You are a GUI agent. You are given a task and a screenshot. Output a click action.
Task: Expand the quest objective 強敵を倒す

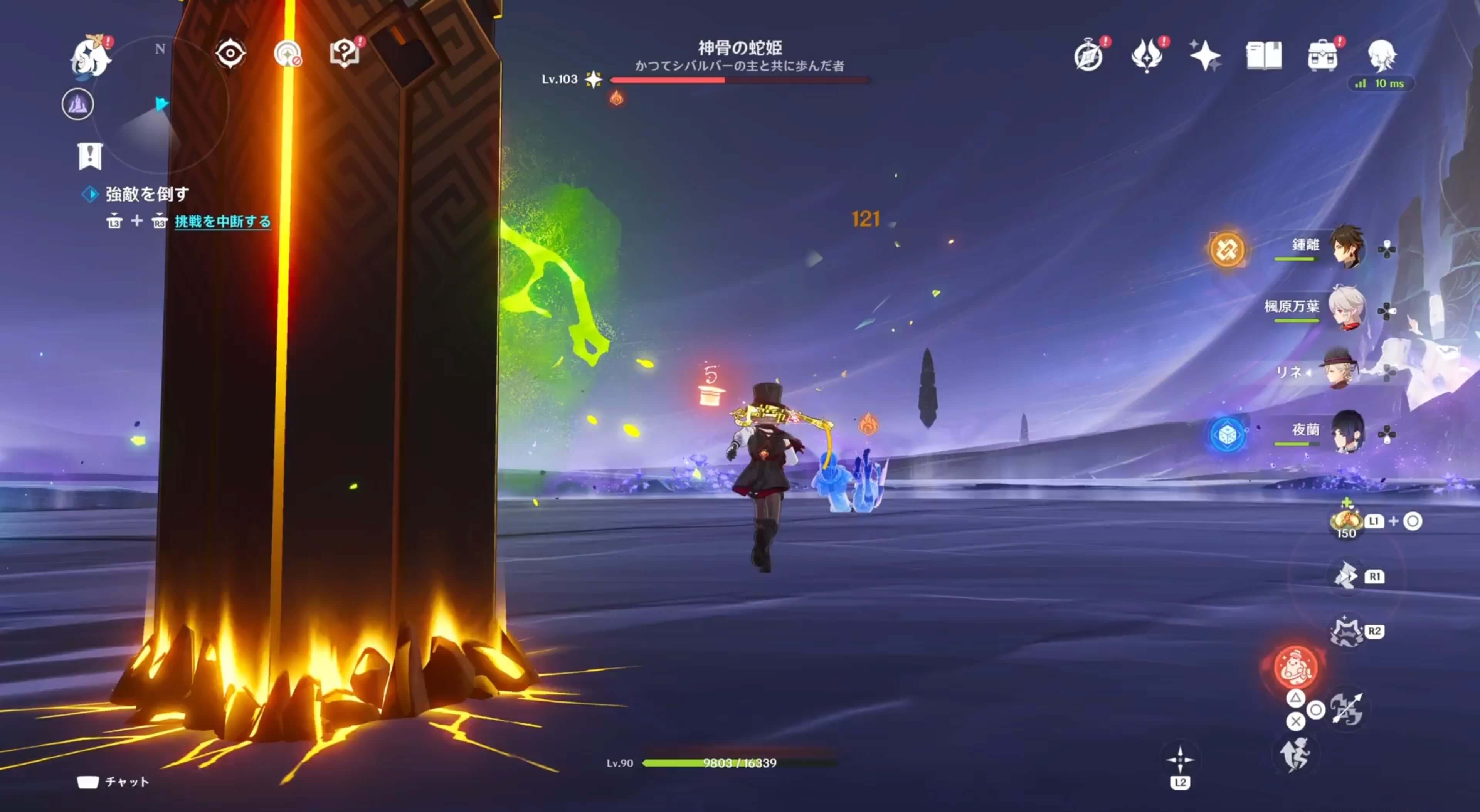(146, 194)
